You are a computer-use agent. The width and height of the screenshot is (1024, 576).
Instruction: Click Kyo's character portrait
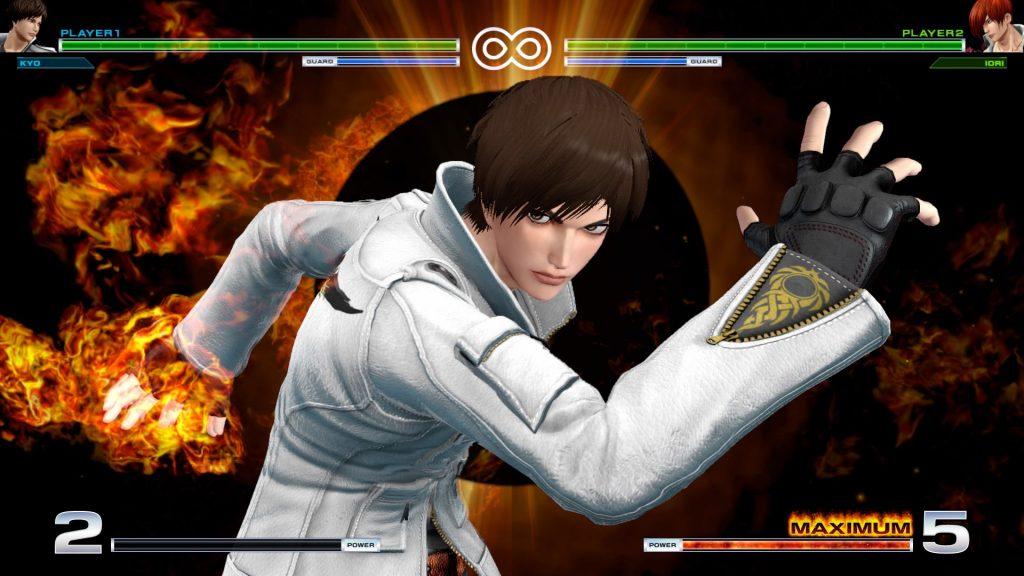24,25
